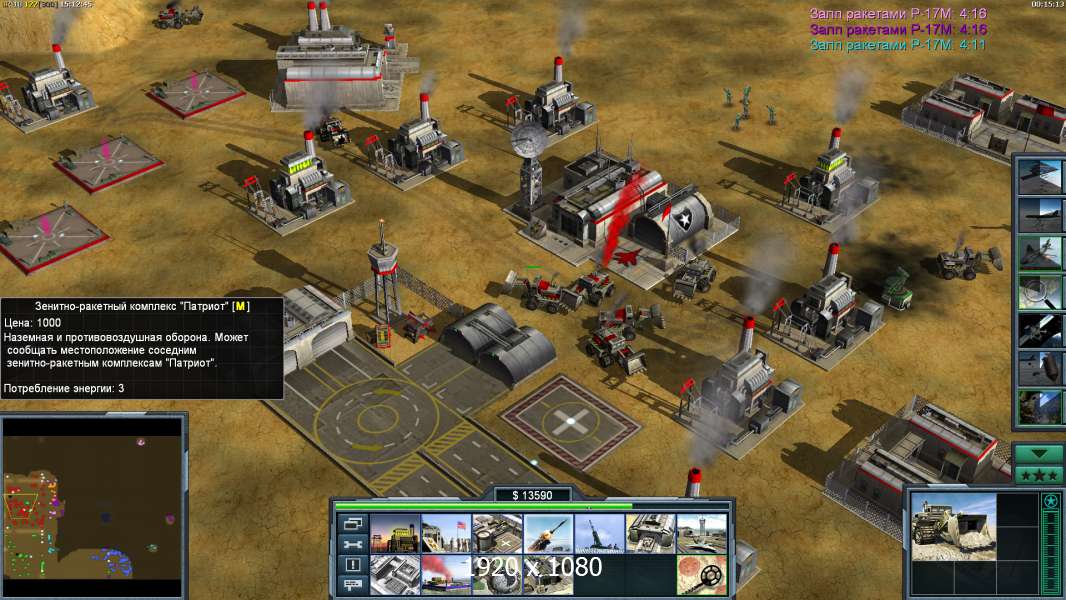Image resolution: width=1066 pixels, height=600 pixels.
Task: Collapse the powers sidebar with down arrow
Action: (x=1038, y=453)
